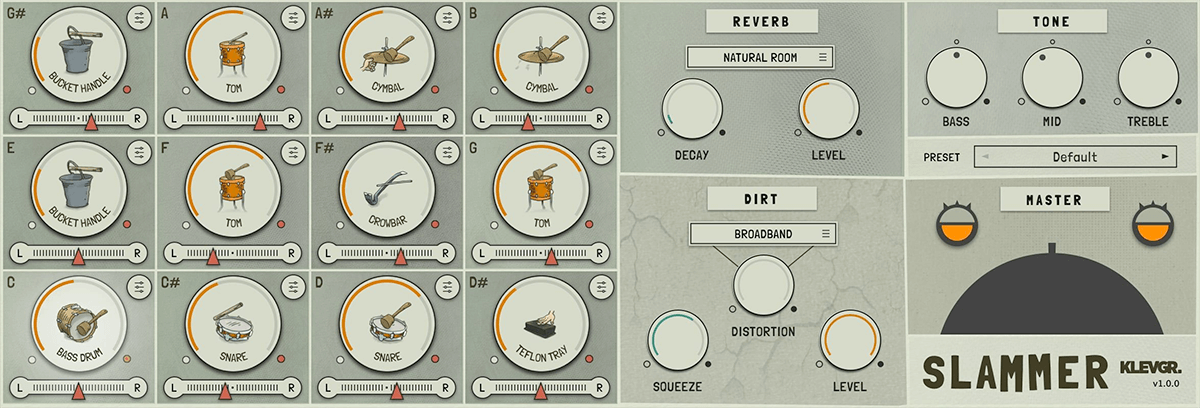Go to the next preset with right arrow
Viewport: 1200px width, 408px height.
(1164, 157)
